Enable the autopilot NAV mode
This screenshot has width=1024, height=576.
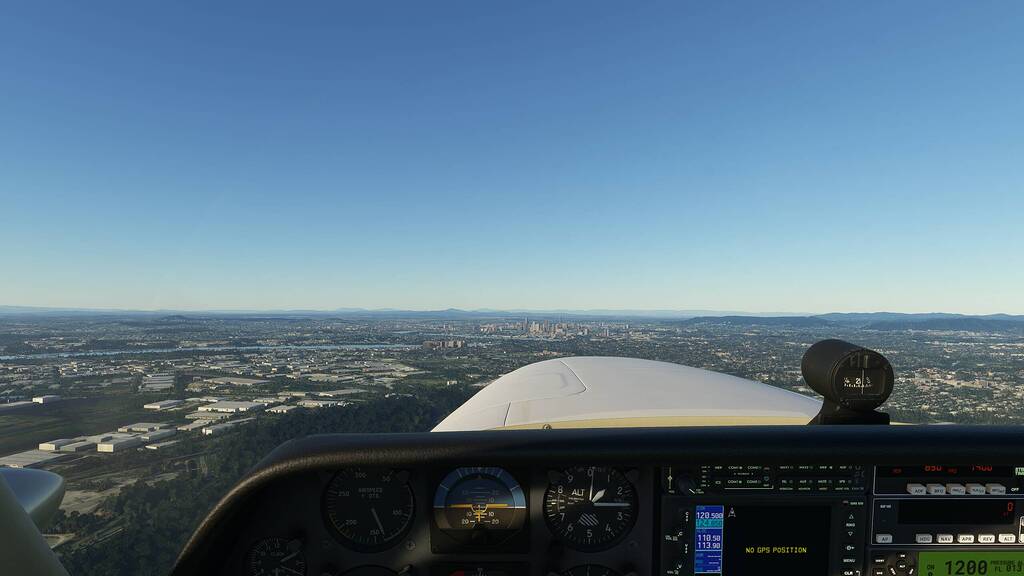[x=945, y=538]
